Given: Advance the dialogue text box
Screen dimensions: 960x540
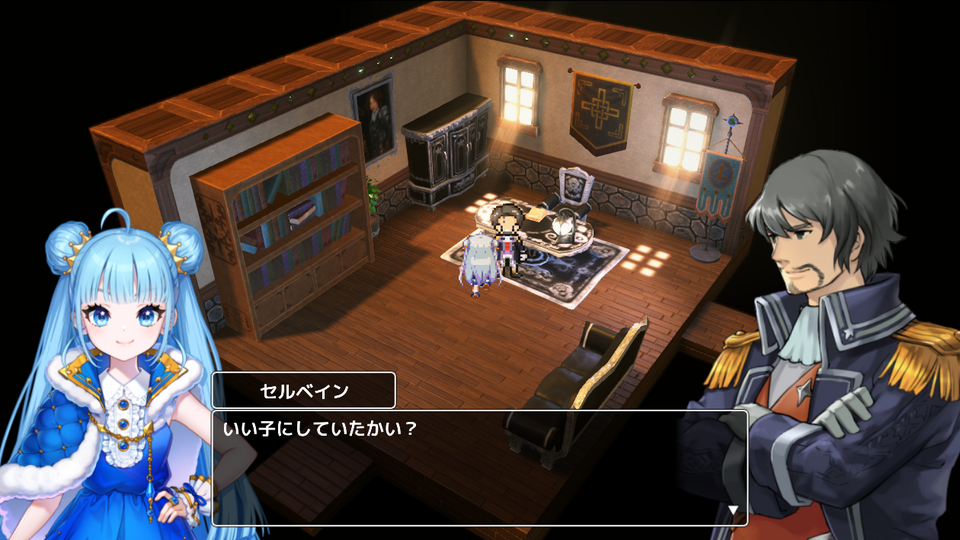Looking at the screenshot, I should [479, 467].
